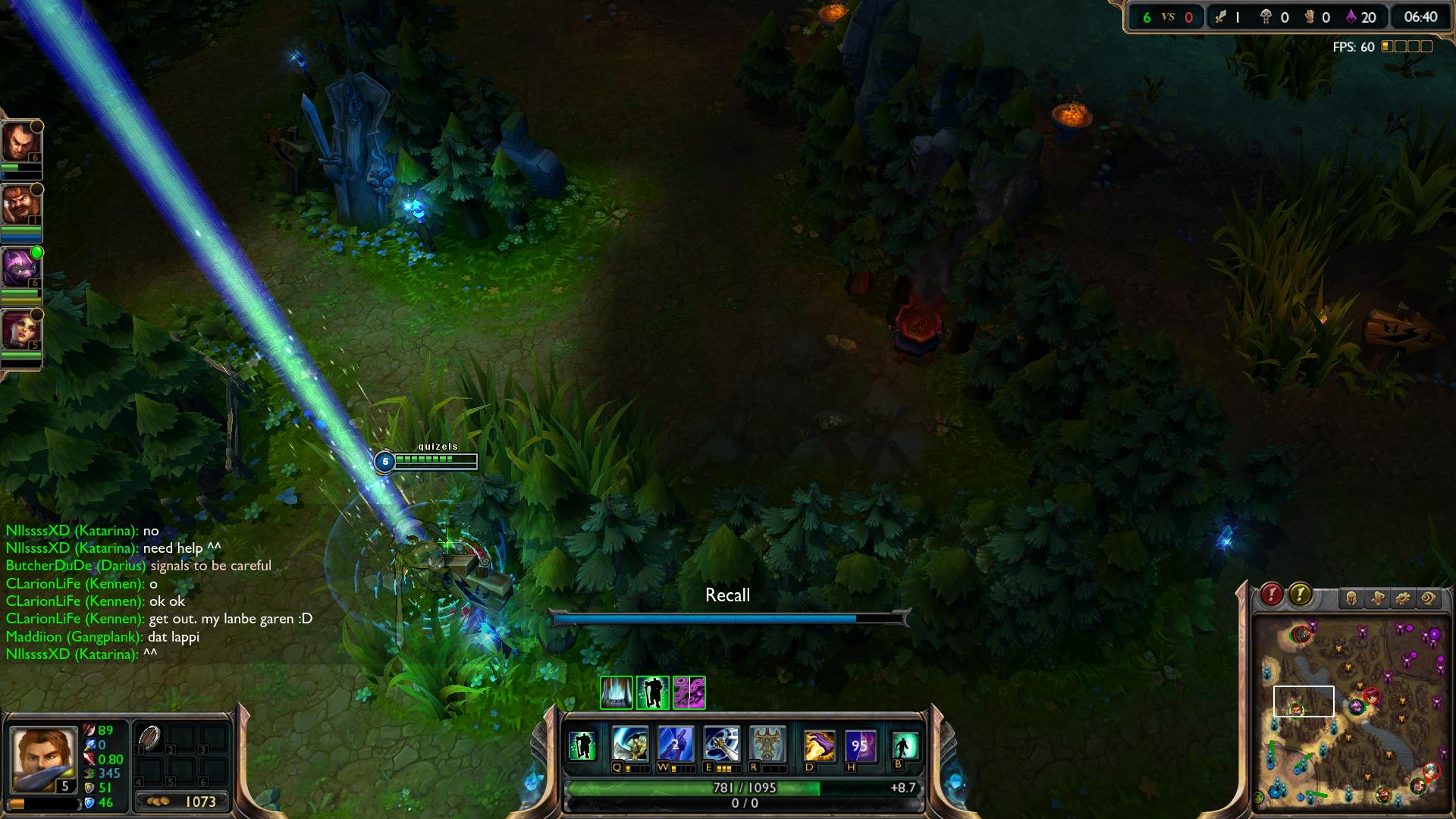The width and height of the screenshot is (1456, 819).
Task: Activate Garen's Q Decisive Strike ability
Action: (630, 745)
